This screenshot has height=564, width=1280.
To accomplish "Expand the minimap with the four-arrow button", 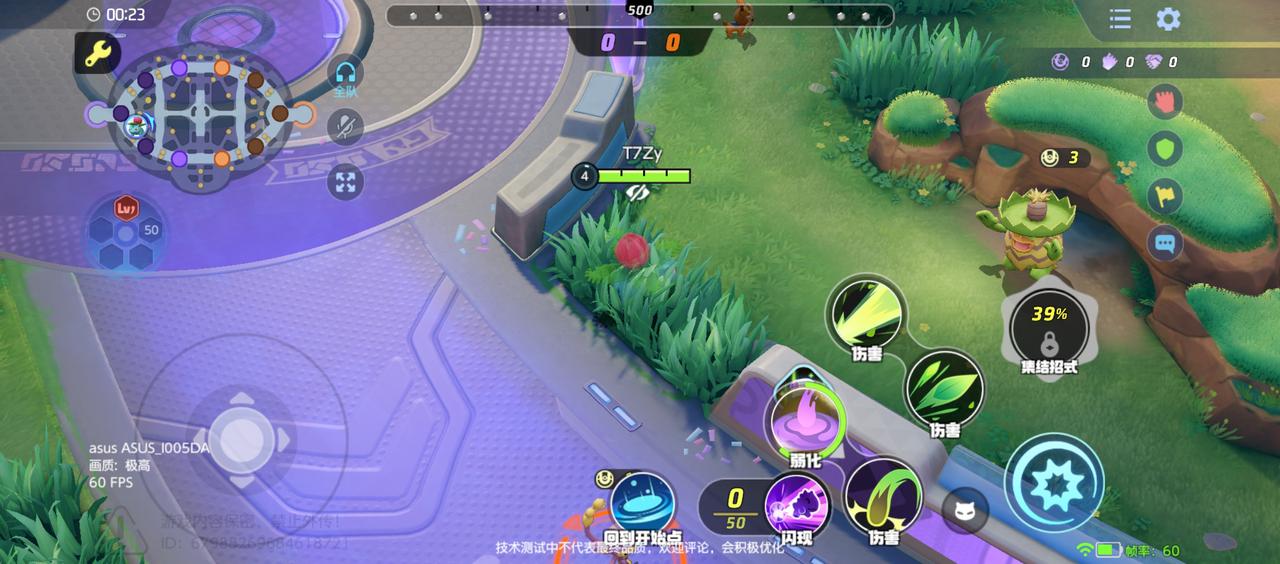I will click(x=346, y=182).
